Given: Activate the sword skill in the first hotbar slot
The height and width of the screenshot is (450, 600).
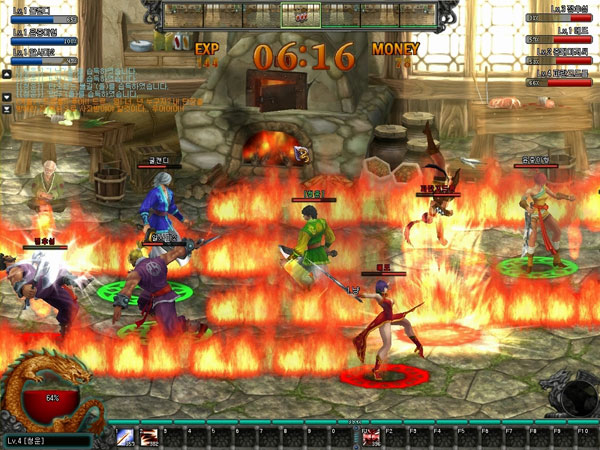Looking at the screenshot, I should click(x=125, y=436).
